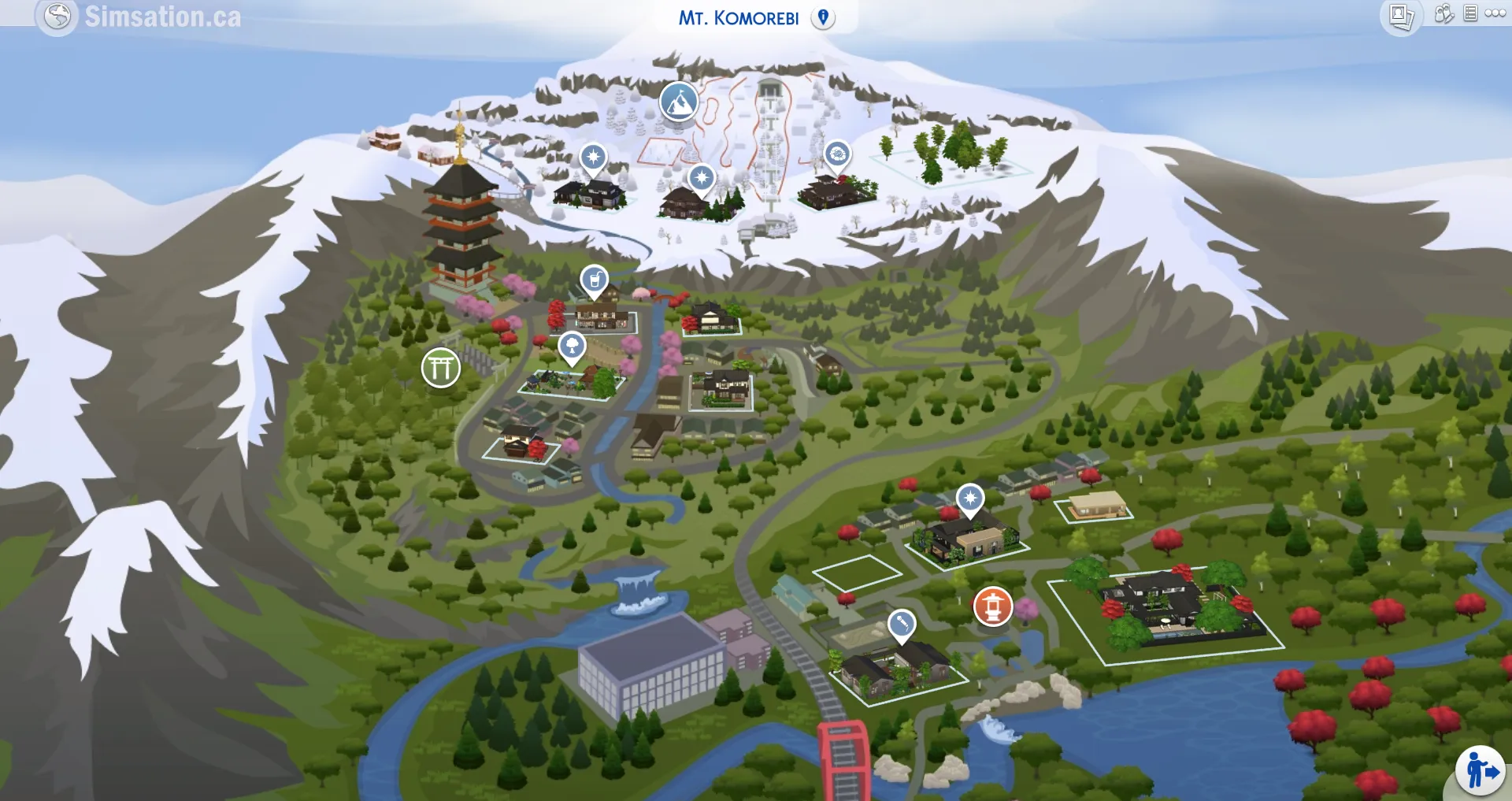This screenshot has width=1512, height=801.
Task: Open the orange lantern festival pin
Action: point(993,606)
